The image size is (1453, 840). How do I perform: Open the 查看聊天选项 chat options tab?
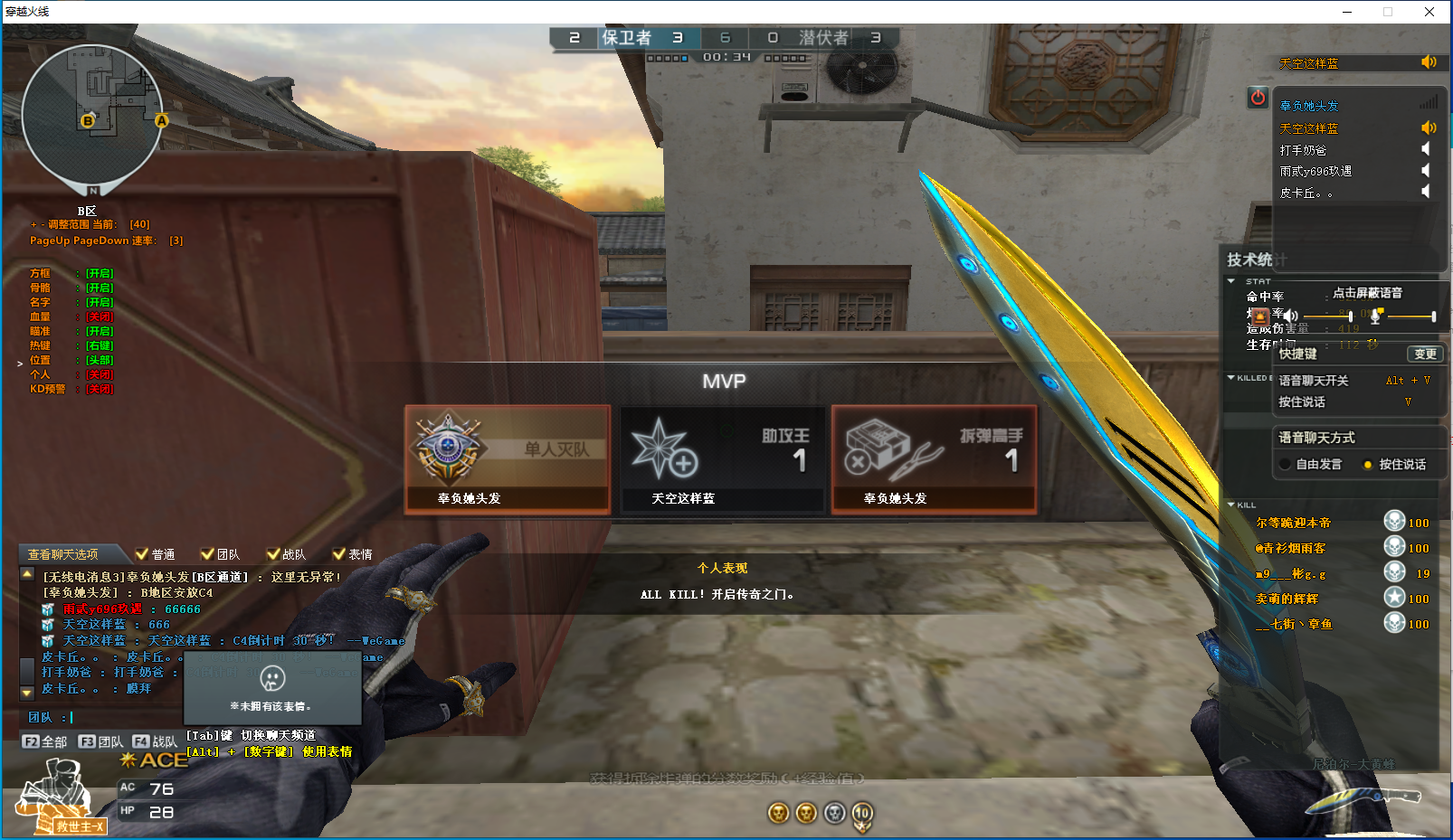63,554
